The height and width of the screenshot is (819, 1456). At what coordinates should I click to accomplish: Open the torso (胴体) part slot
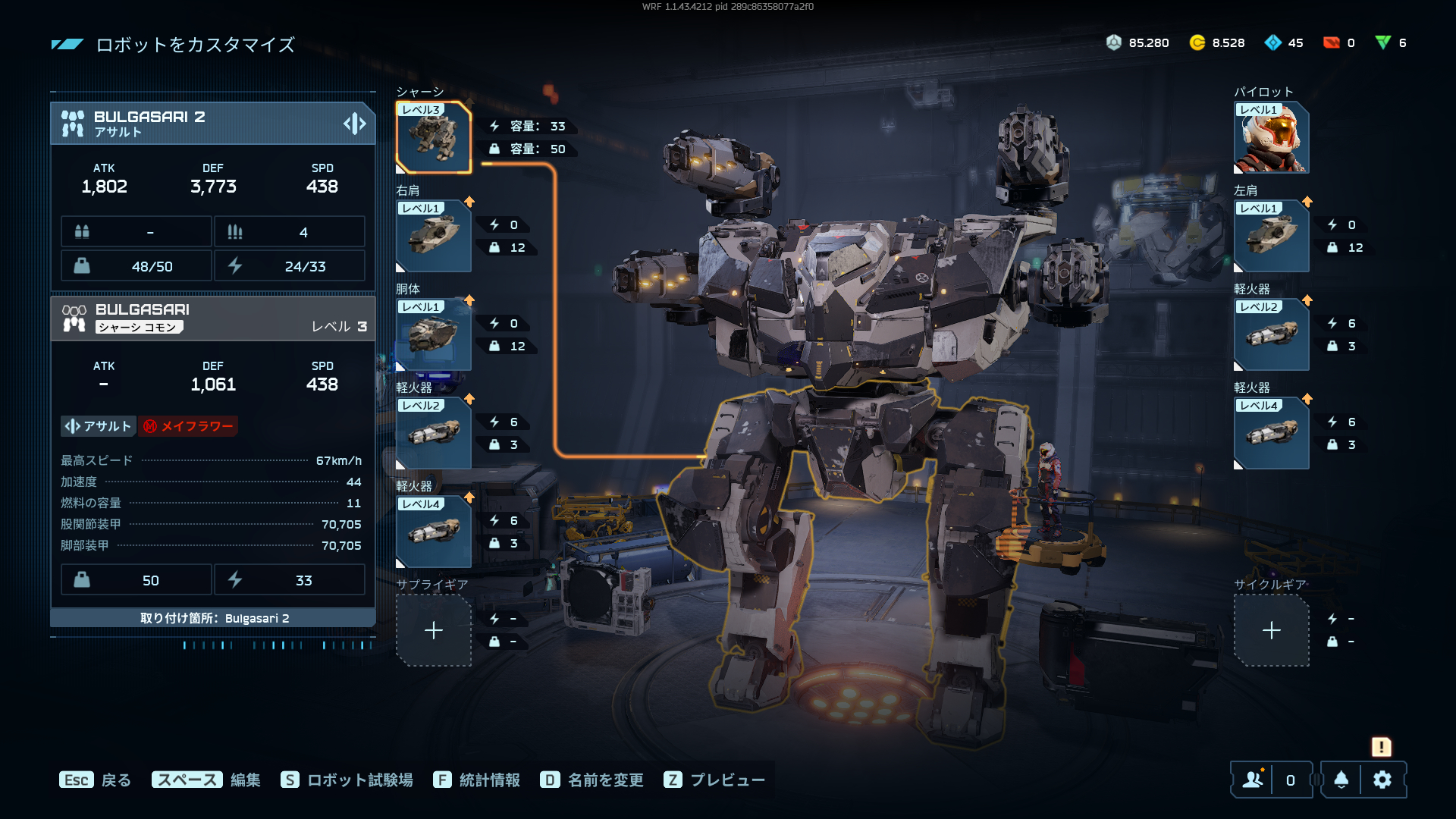point(434,334)
